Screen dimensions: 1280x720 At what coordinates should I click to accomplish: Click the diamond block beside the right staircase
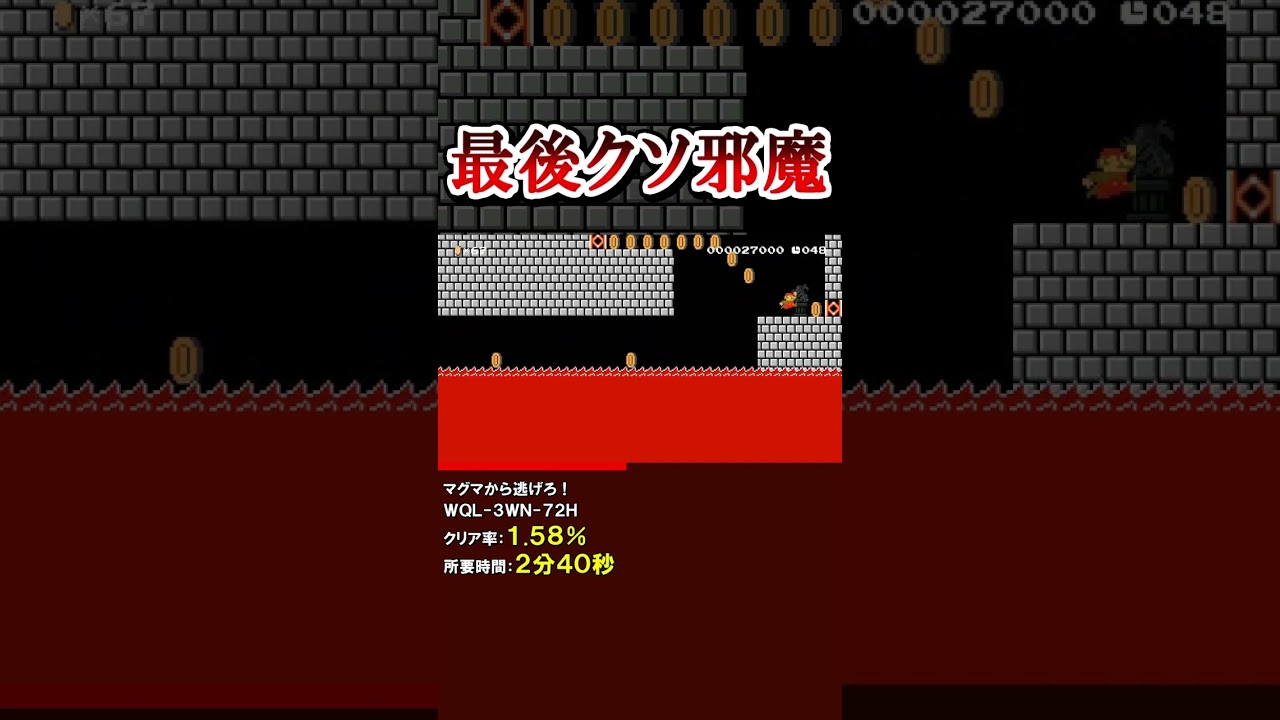click(x=833, y=309)
